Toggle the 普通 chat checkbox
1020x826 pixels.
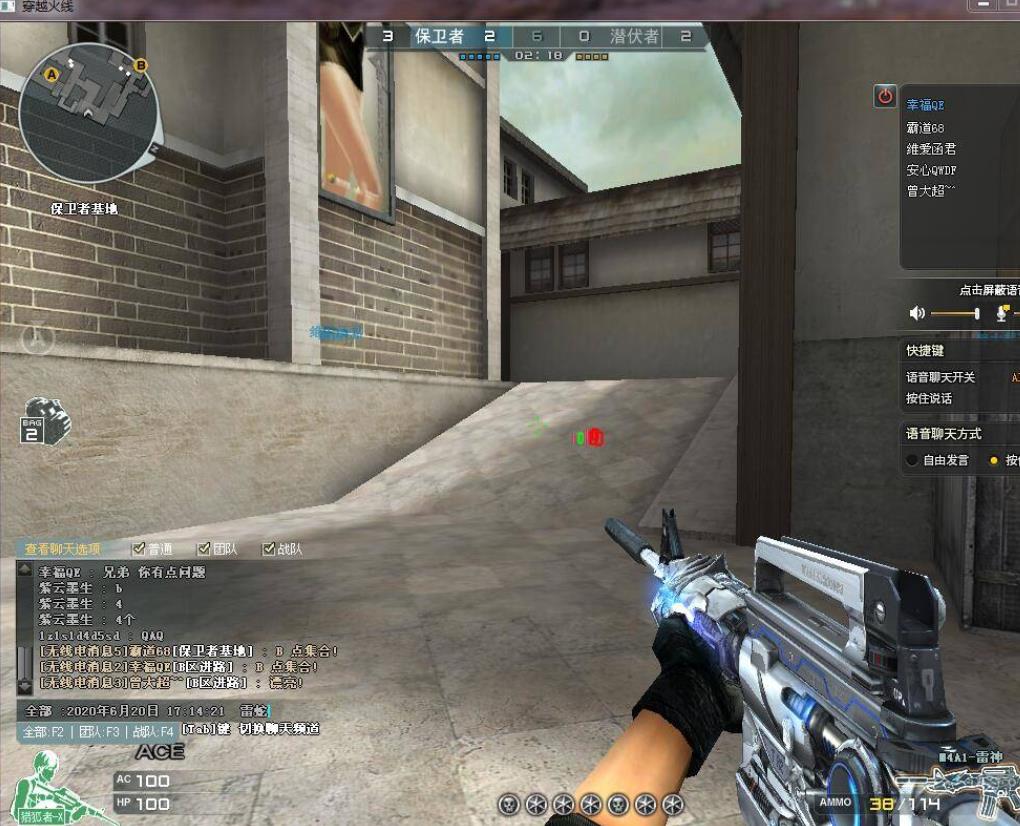139,549
